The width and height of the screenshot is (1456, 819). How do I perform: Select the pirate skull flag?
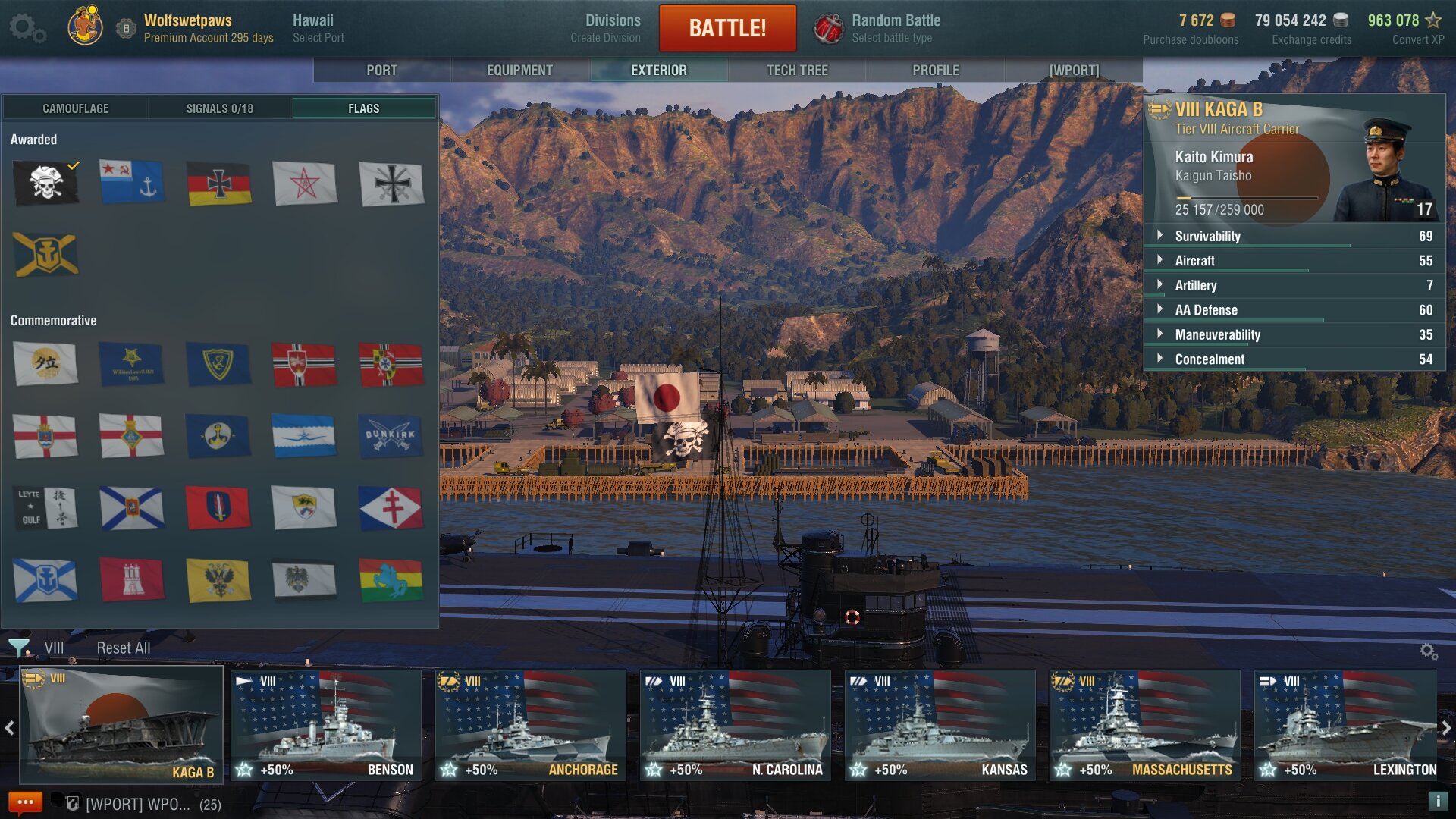coord(45,183)
